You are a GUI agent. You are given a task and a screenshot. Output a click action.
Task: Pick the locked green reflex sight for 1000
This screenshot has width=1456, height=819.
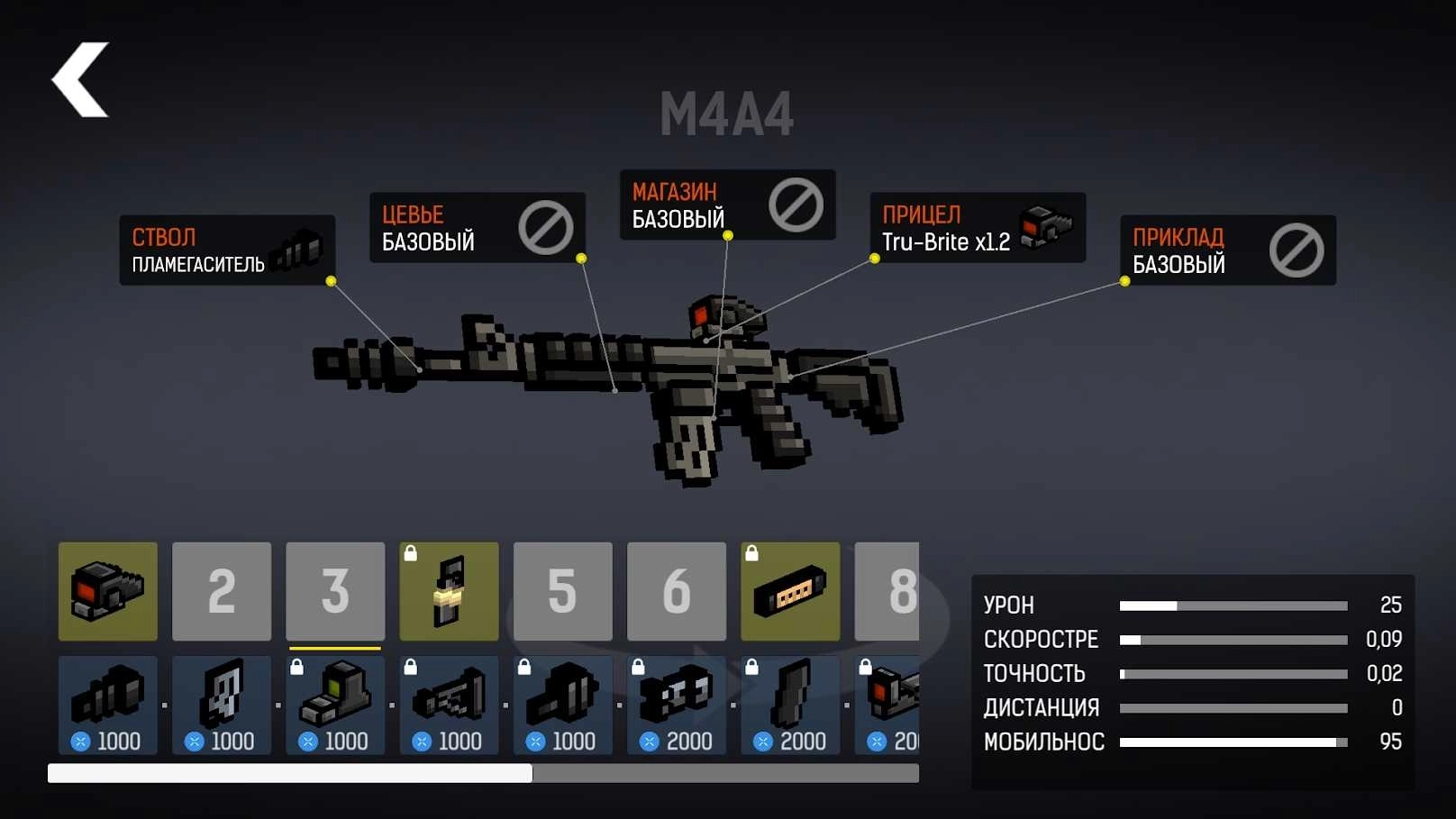(x=334, y=705)
